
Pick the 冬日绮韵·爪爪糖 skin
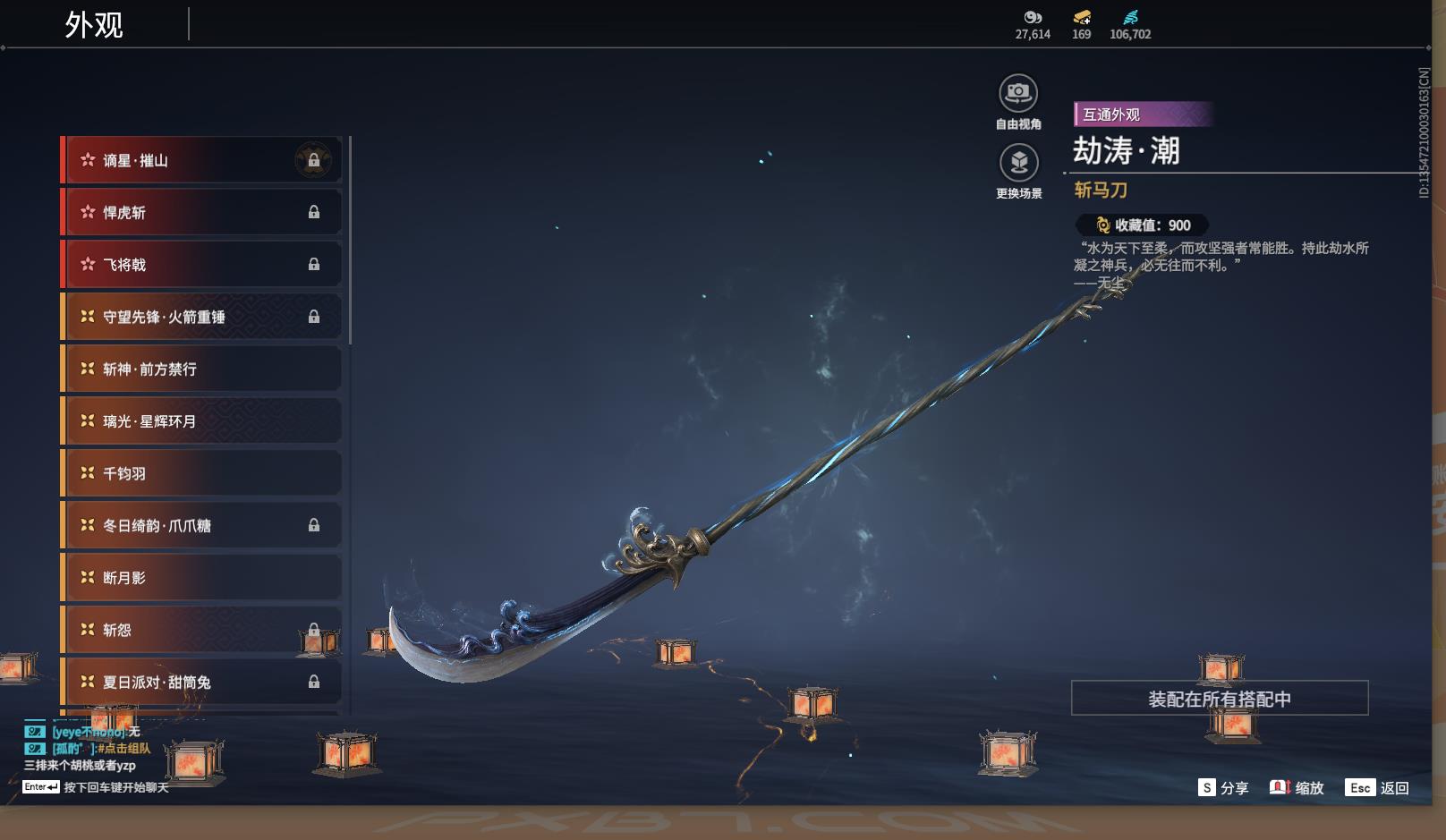[x=201, y=525]
